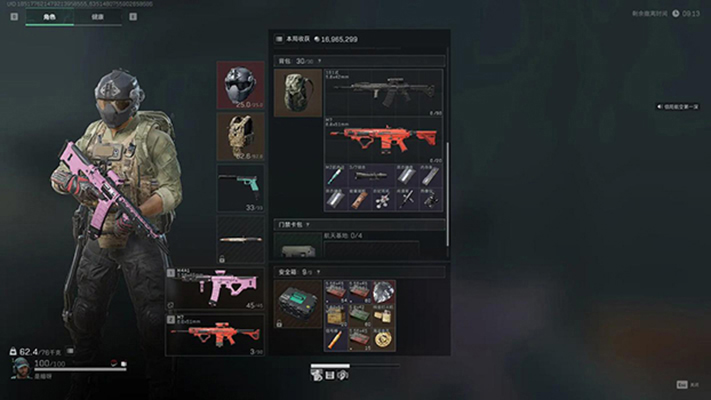This screenshot has height=400, width=711.
Task: Select the teal pistol slot
Action: 240,187
